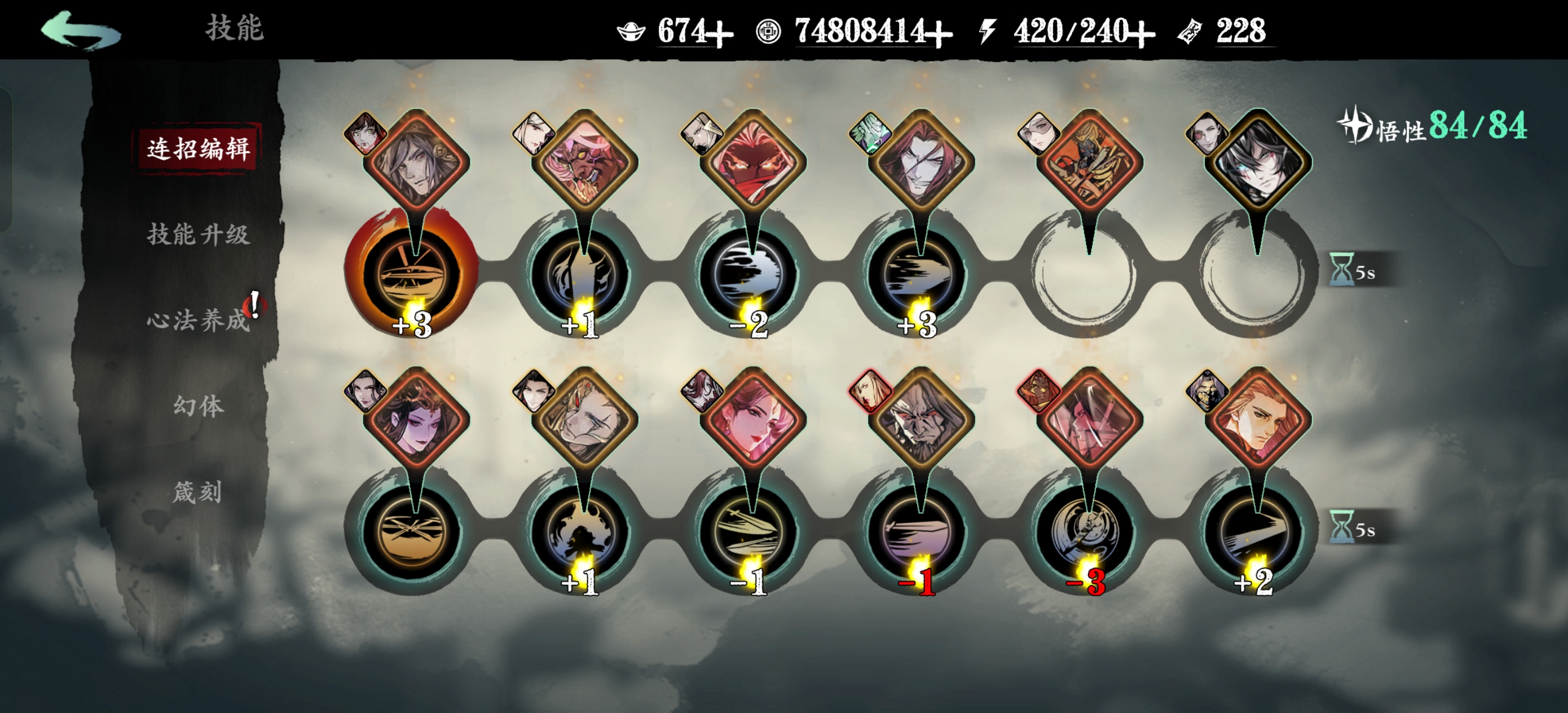Switch to the 箴刻 tab
The height and width of the screenshot is (713, 1568).
point(197,492)
